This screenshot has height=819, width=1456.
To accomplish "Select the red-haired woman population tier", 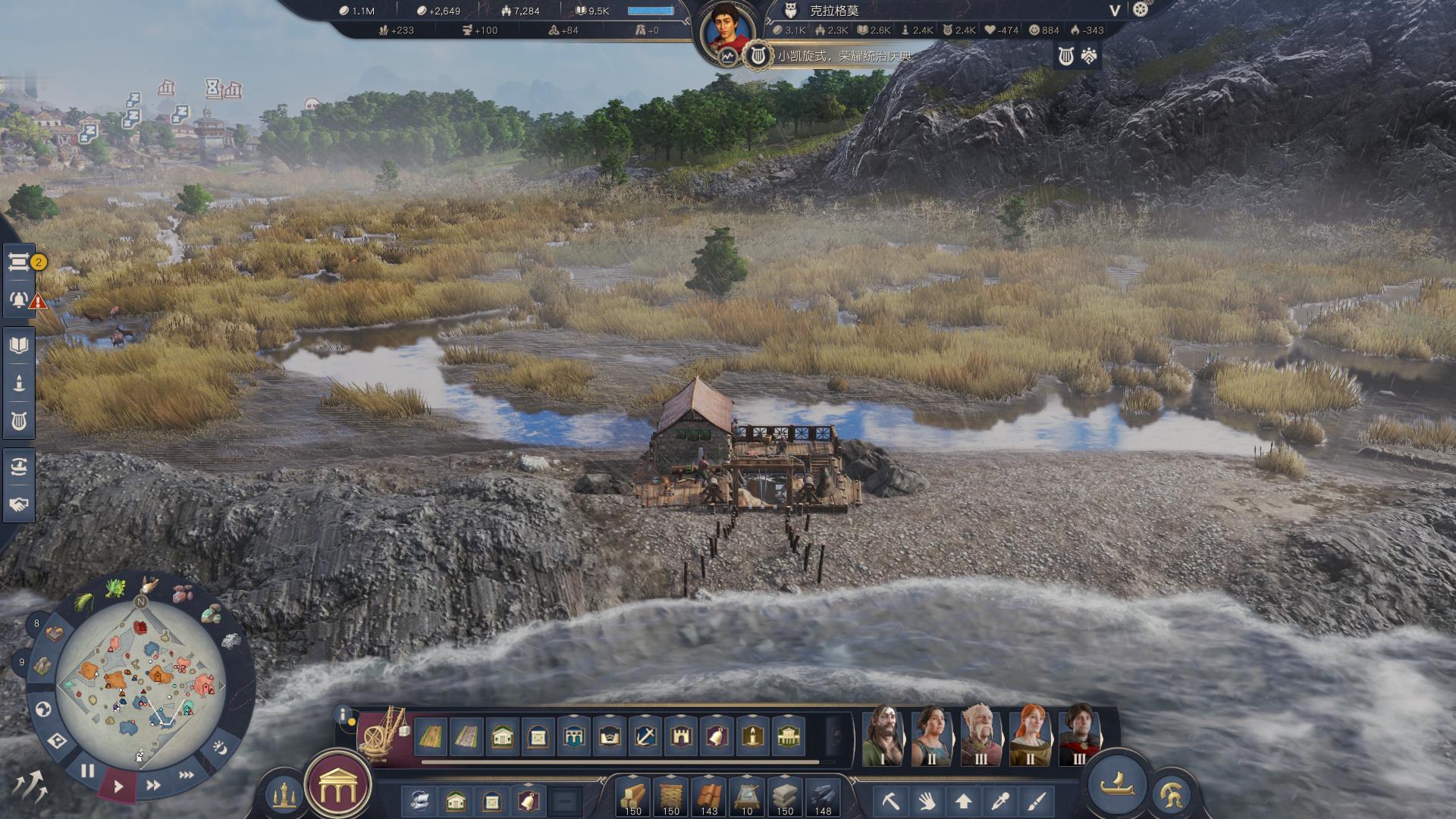I will (1030, 735).
